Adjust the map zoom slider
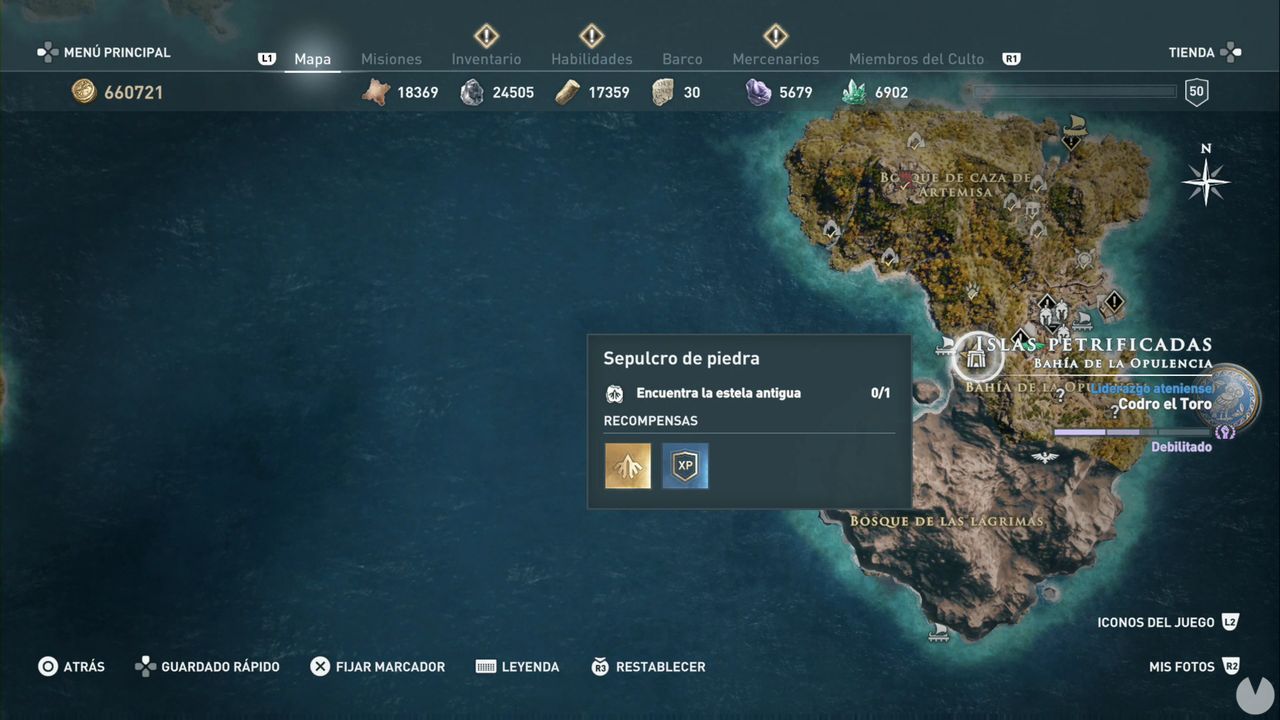This screenshot has height=720, width=1280. (x=1073, y=90)
